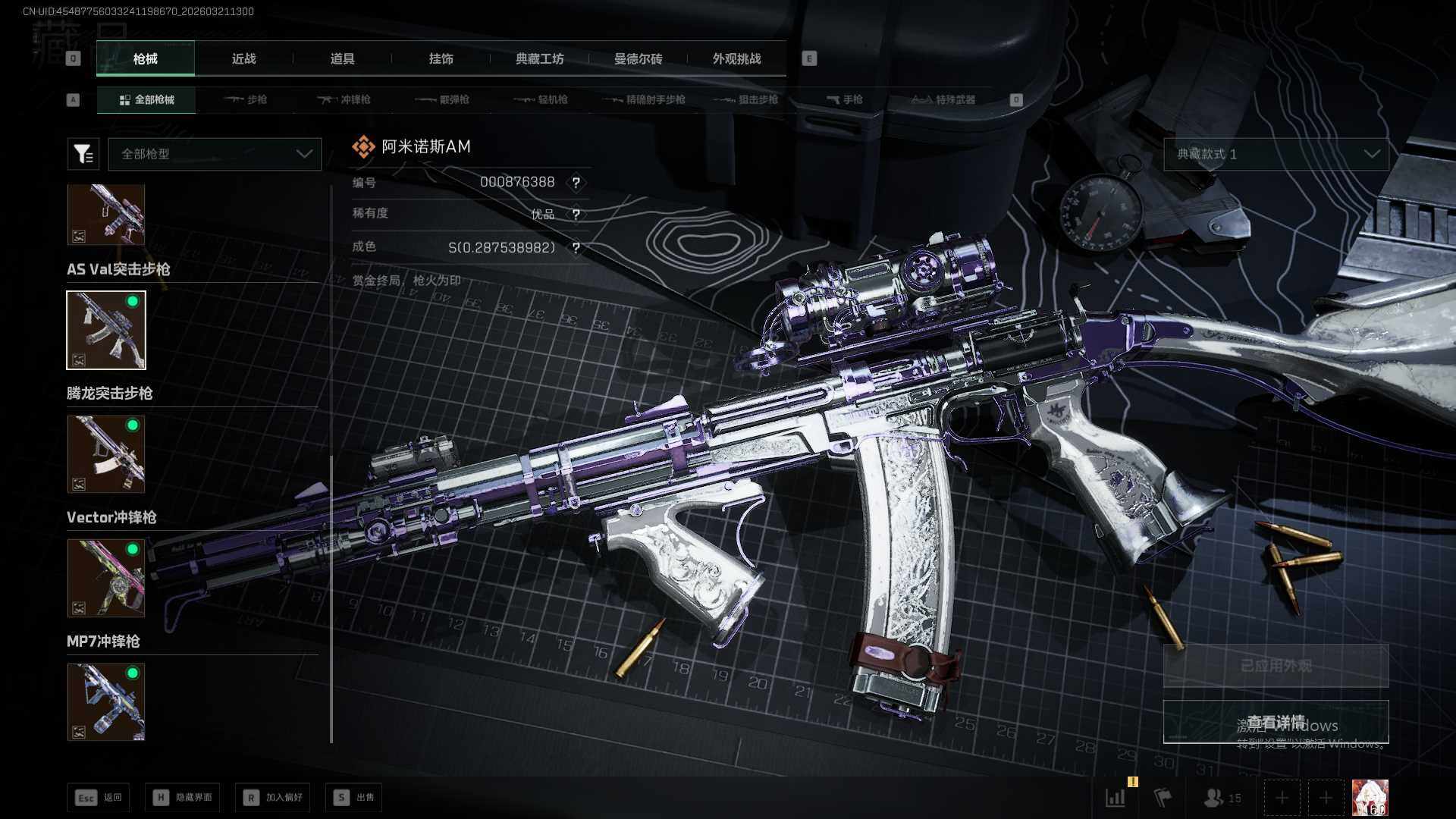
Task: Show only 手枪 (pistols)
Action: pyautogui.click(x=844, y=99)
